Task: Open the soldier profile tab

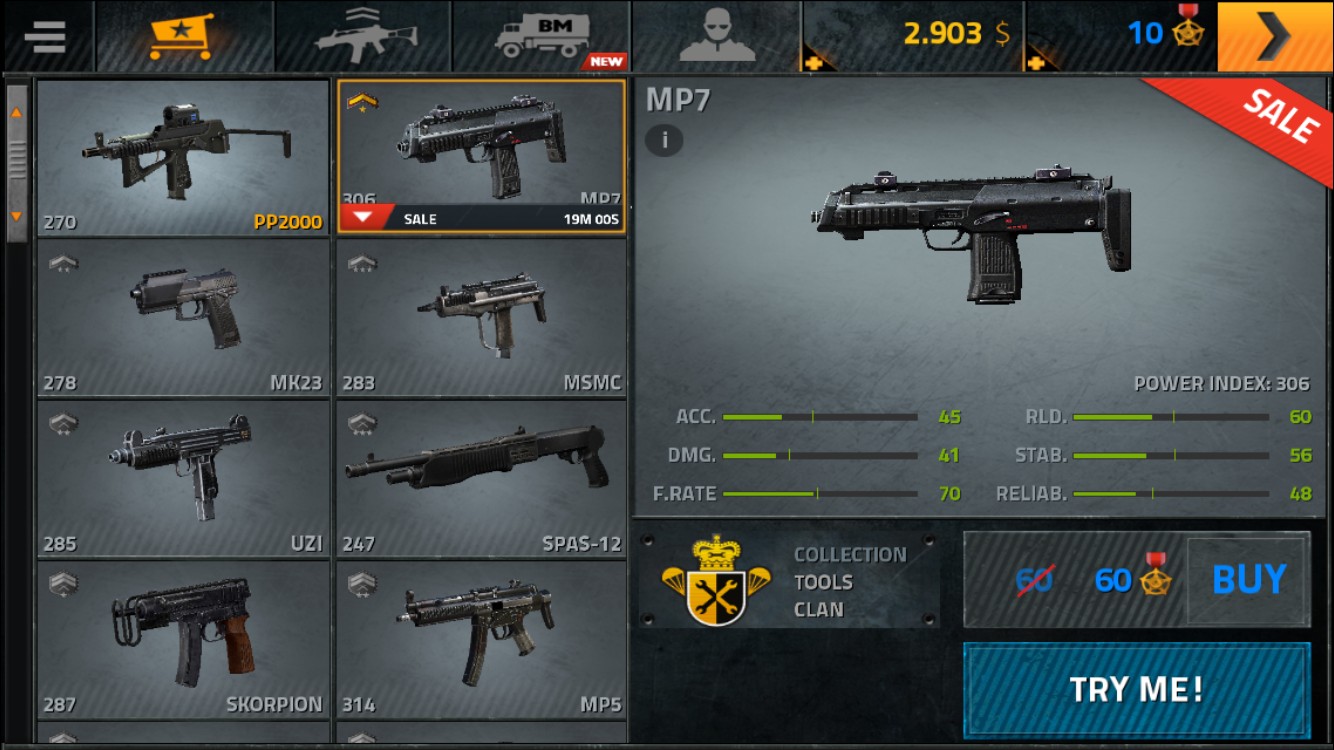Action: [717, 36]
